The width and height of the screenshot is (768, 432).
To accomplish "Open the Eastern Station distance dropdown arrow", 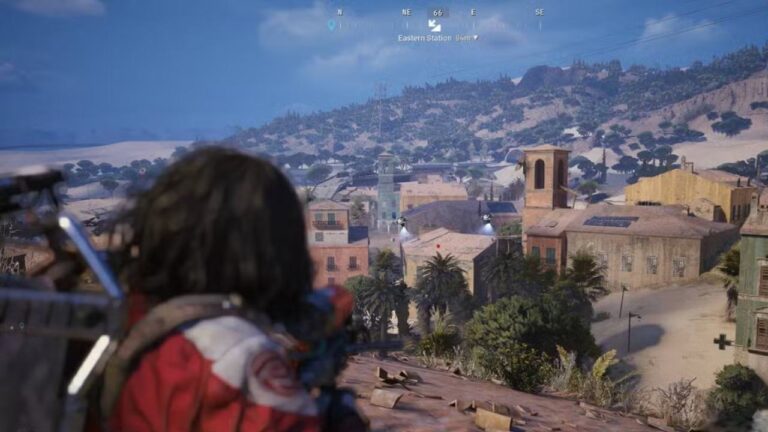I will pos(475,38).
